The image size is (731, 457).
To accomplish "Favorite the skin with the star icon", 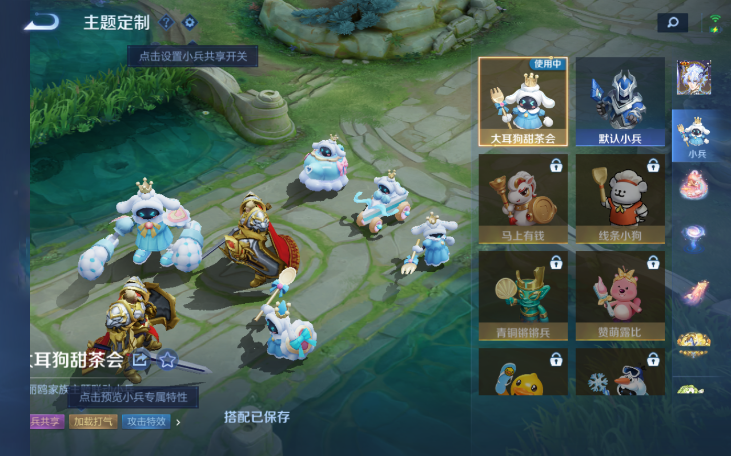I will tap(167, 359).
